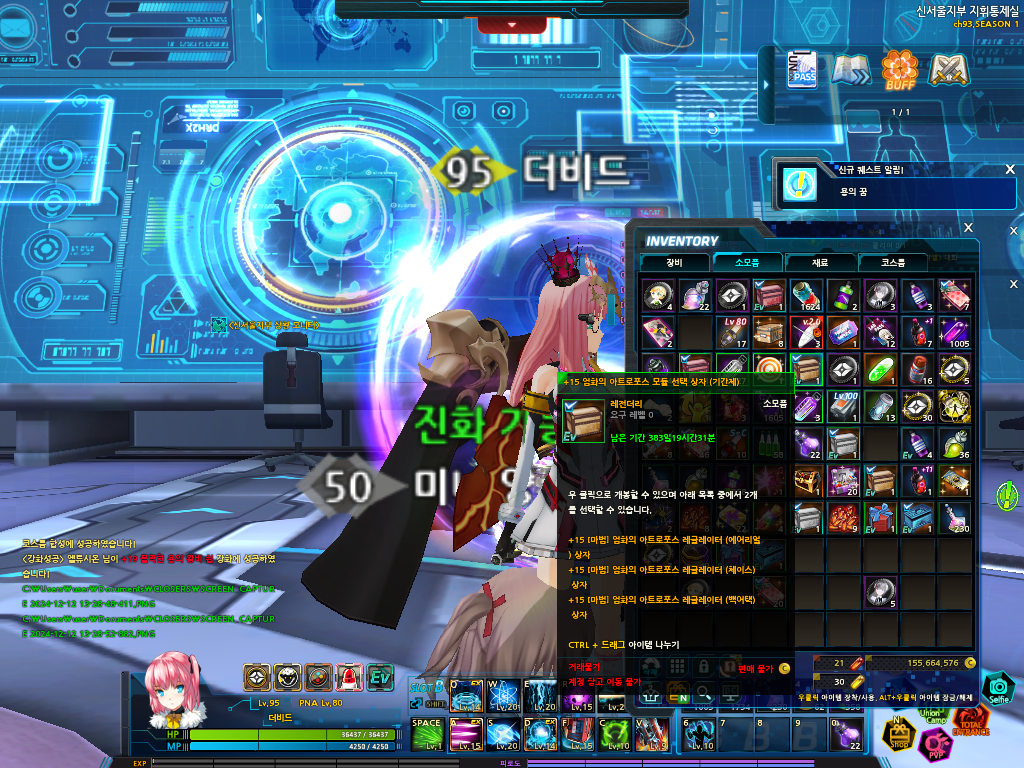1024x768 pixels.
Task: Open the crossed swords book icon
Action: 945,70
